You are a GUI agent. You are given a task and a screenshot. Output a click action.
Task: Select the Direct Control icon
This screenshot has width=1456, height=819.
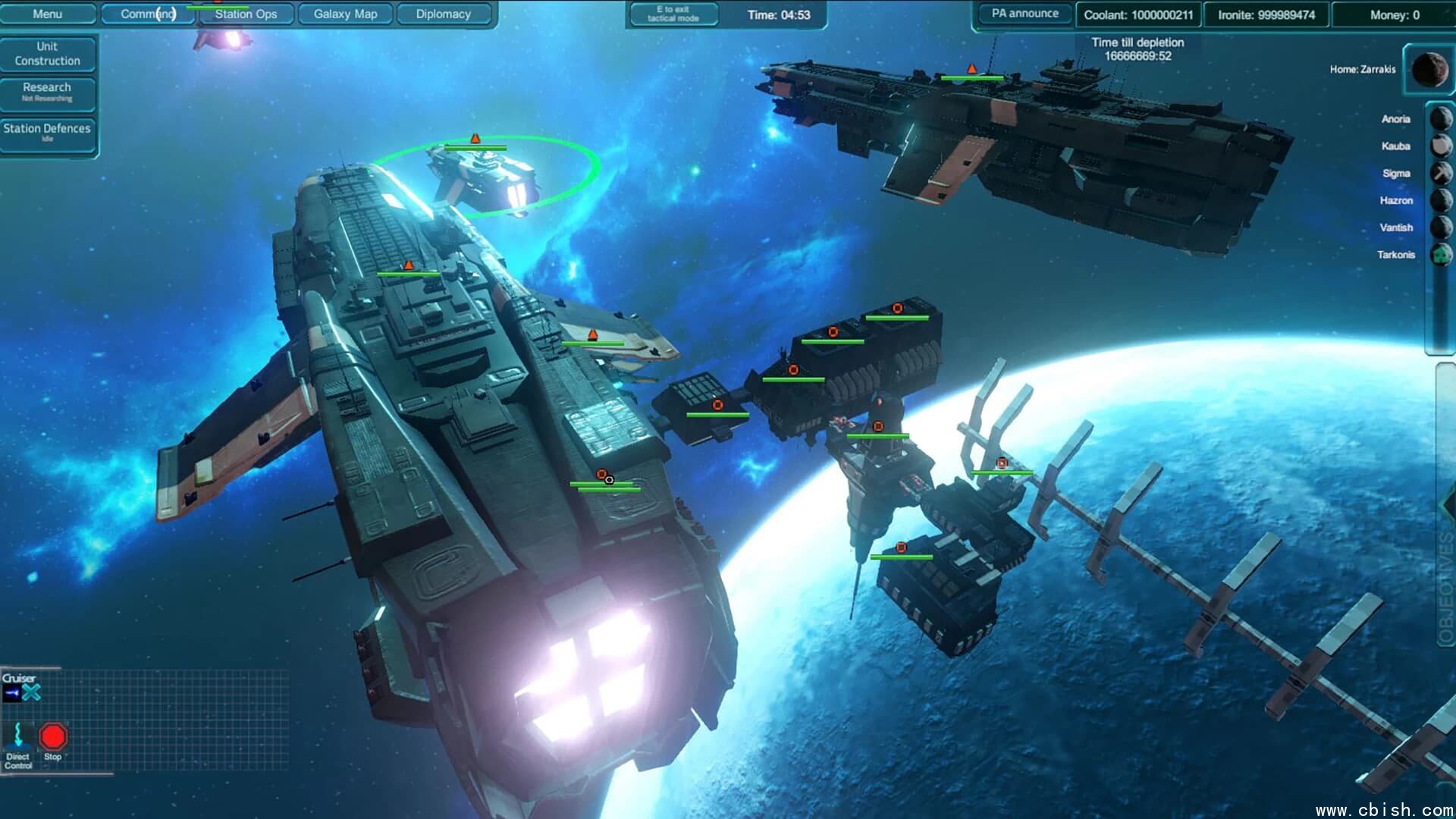[x=18, y=734]
